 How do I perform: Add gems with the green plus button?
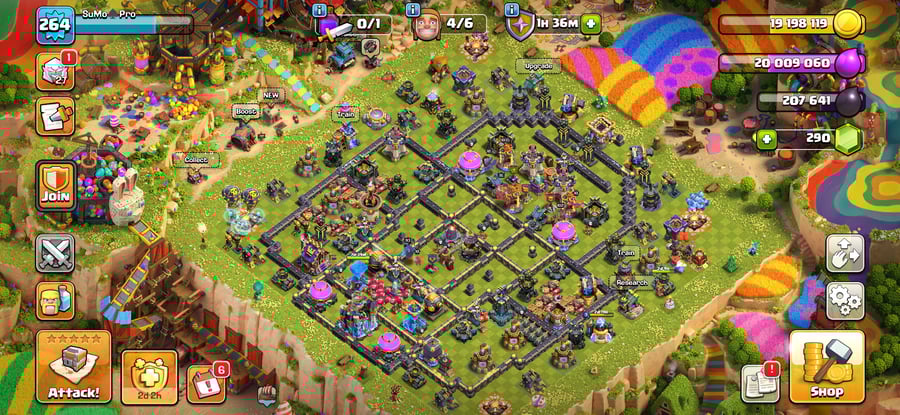coord(768,137)
